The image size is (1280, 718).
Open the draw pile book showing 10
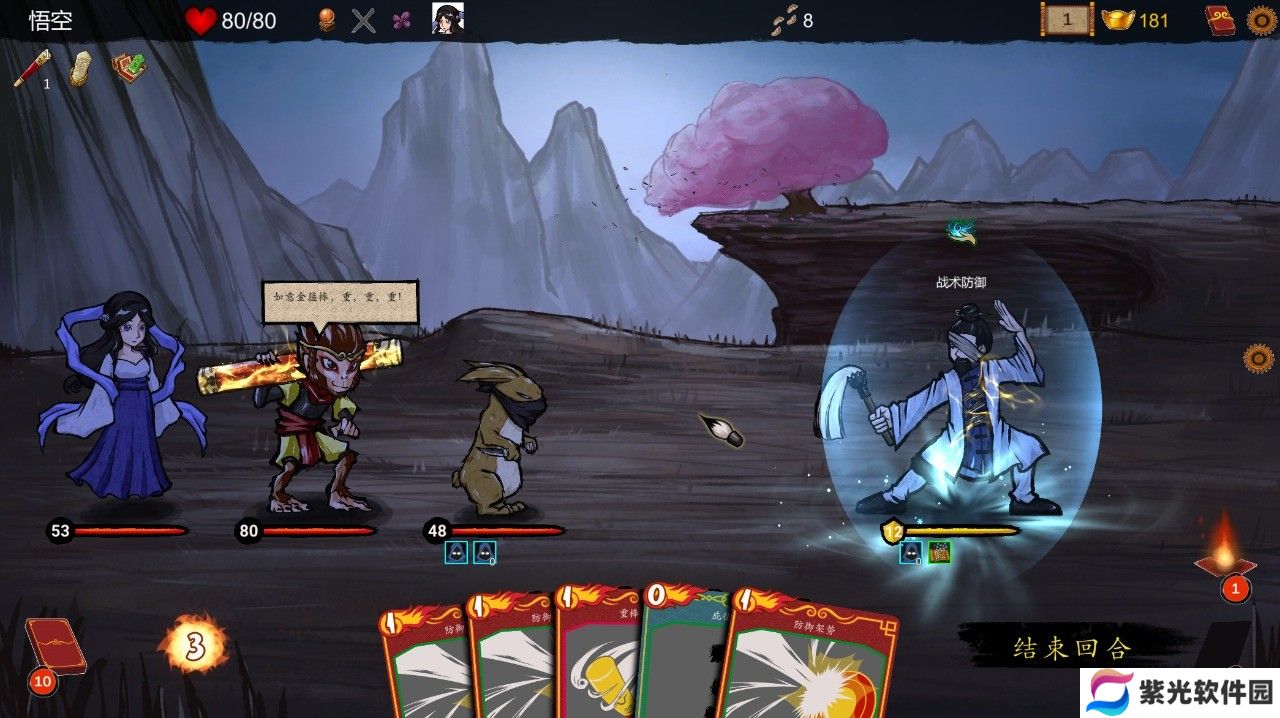55,649
